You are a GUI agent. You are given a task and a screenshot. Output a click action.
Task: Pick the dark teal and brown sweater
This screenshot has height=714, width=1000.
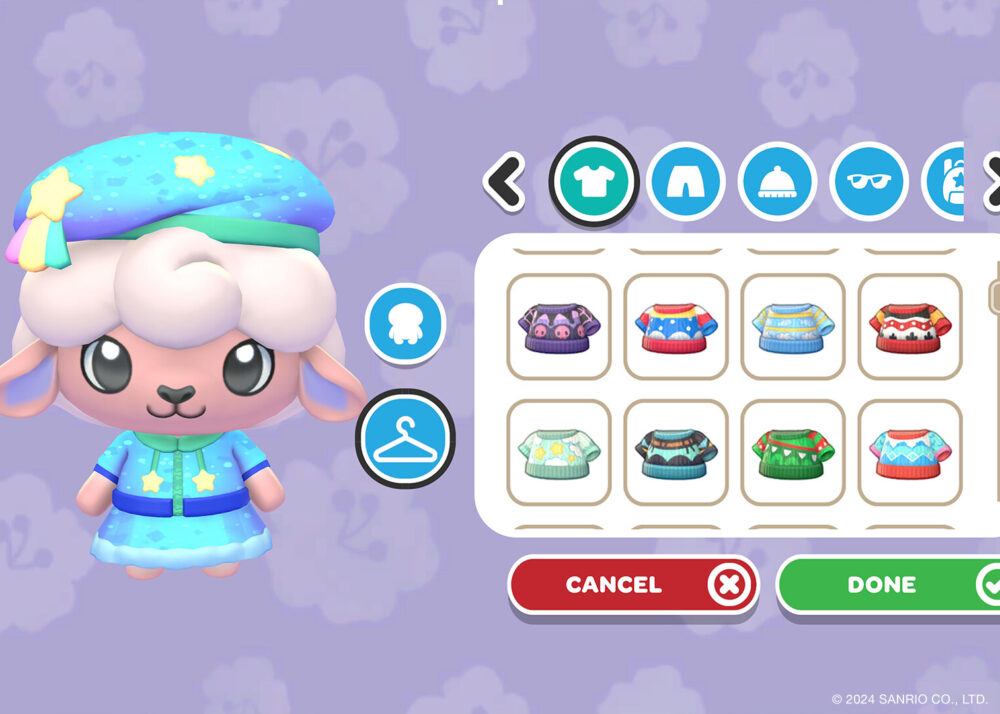(x=676, y=452)
